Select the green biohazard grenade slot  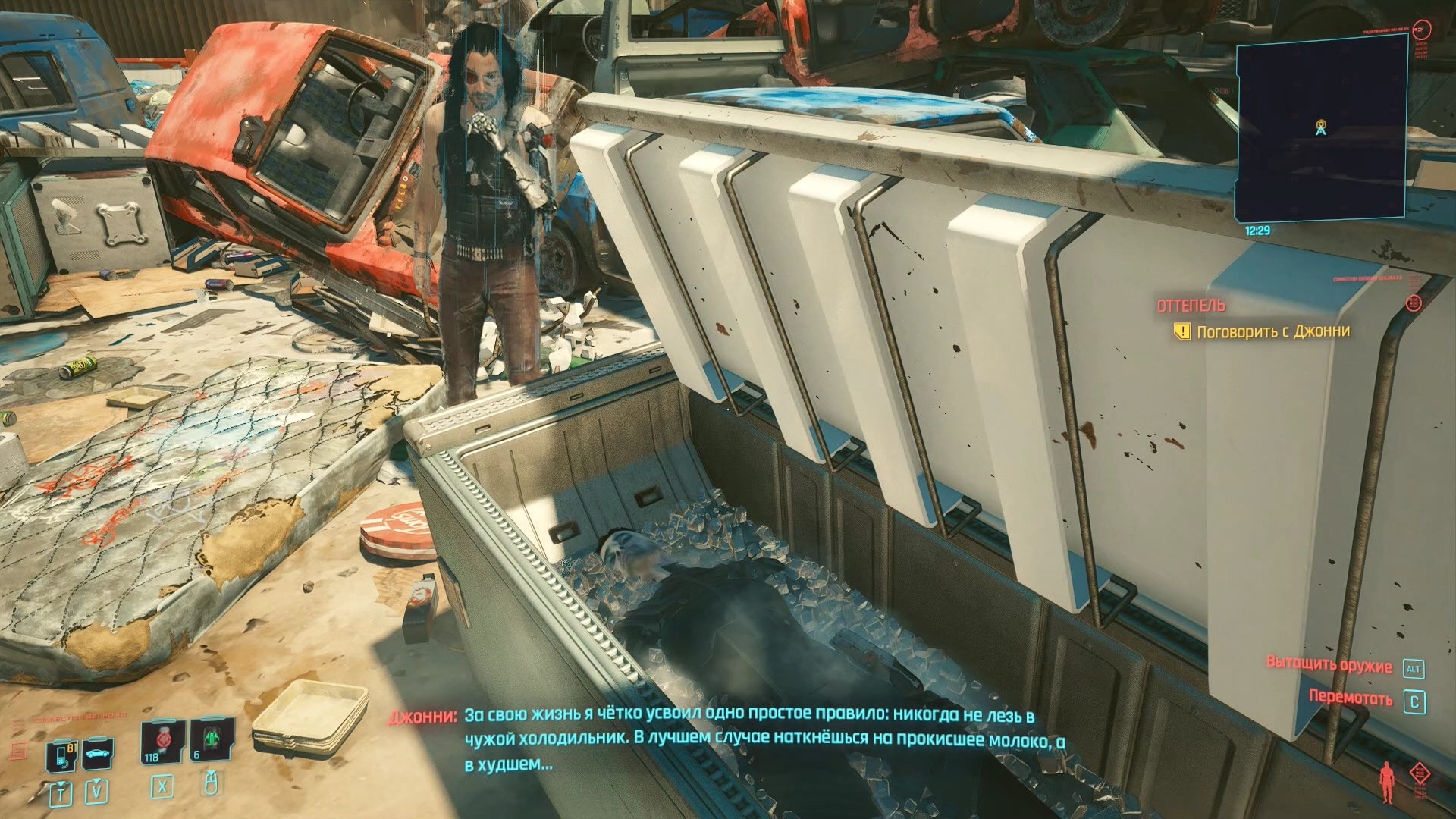click(210, 740)
